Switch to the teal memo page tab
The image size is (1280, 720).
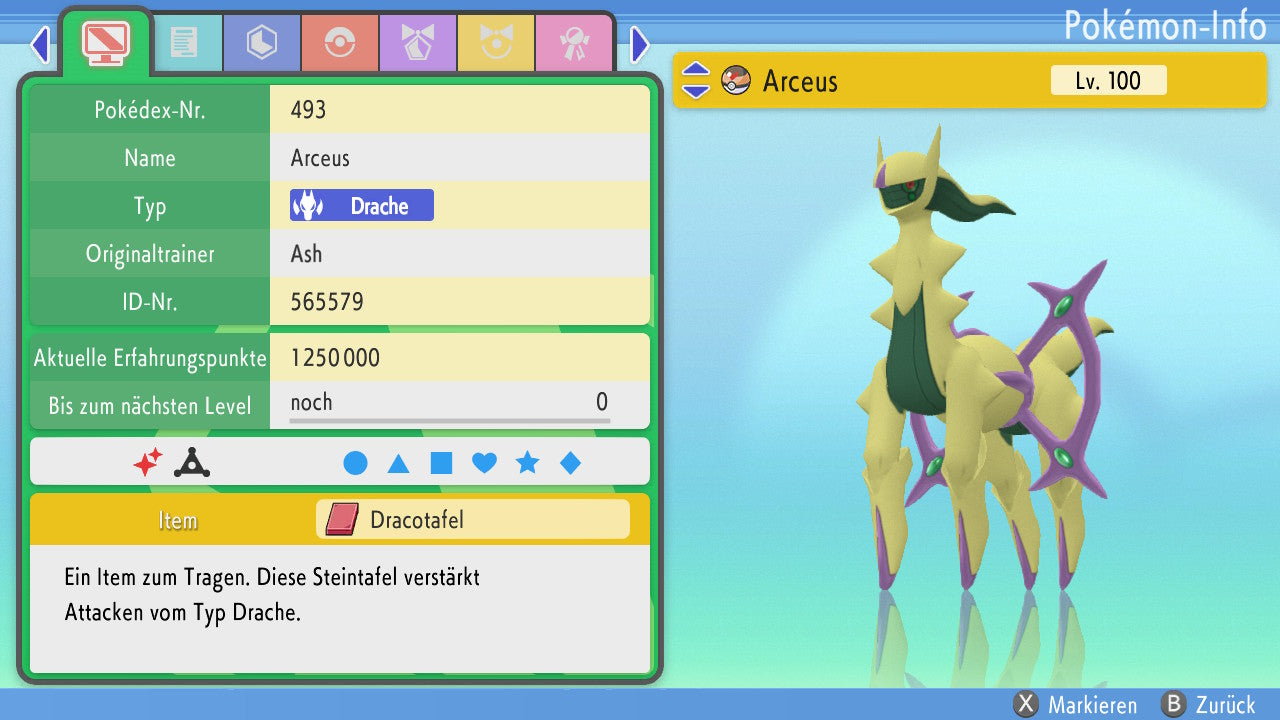pos(183,43)
